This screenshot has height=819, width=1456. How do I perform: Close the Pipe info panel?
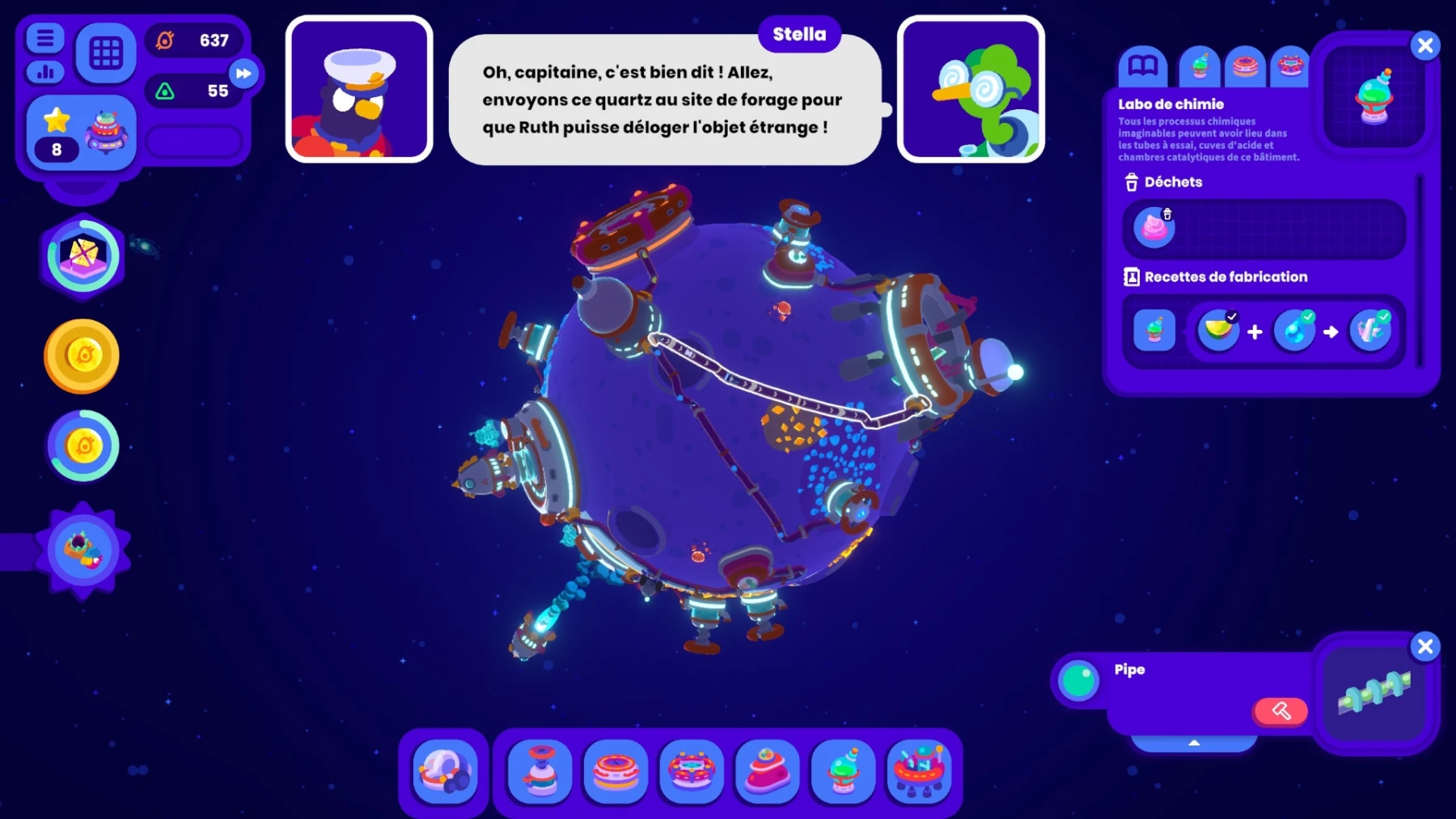[x=1425, y=647]
